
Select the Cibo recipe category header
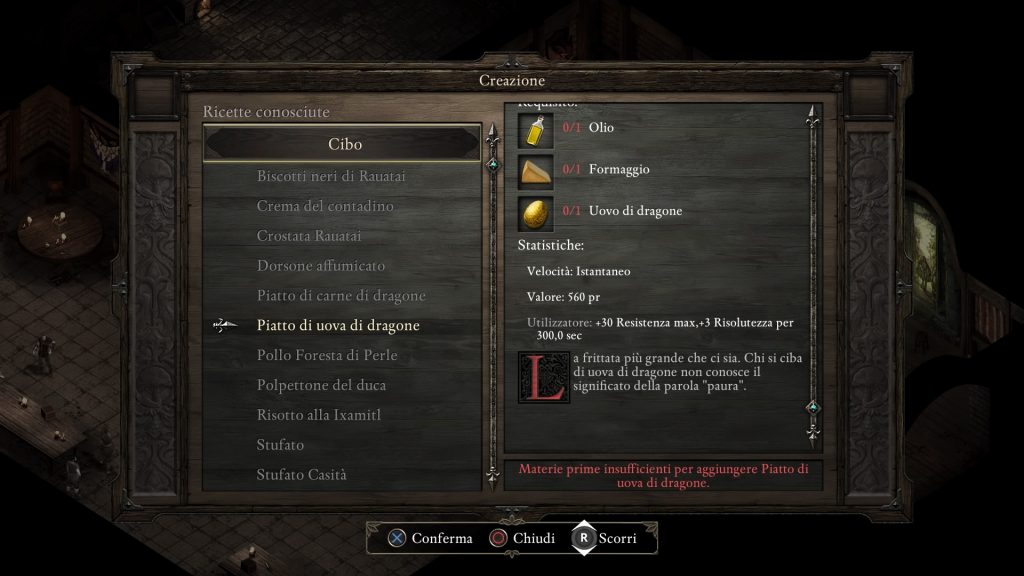click(344, 144)
